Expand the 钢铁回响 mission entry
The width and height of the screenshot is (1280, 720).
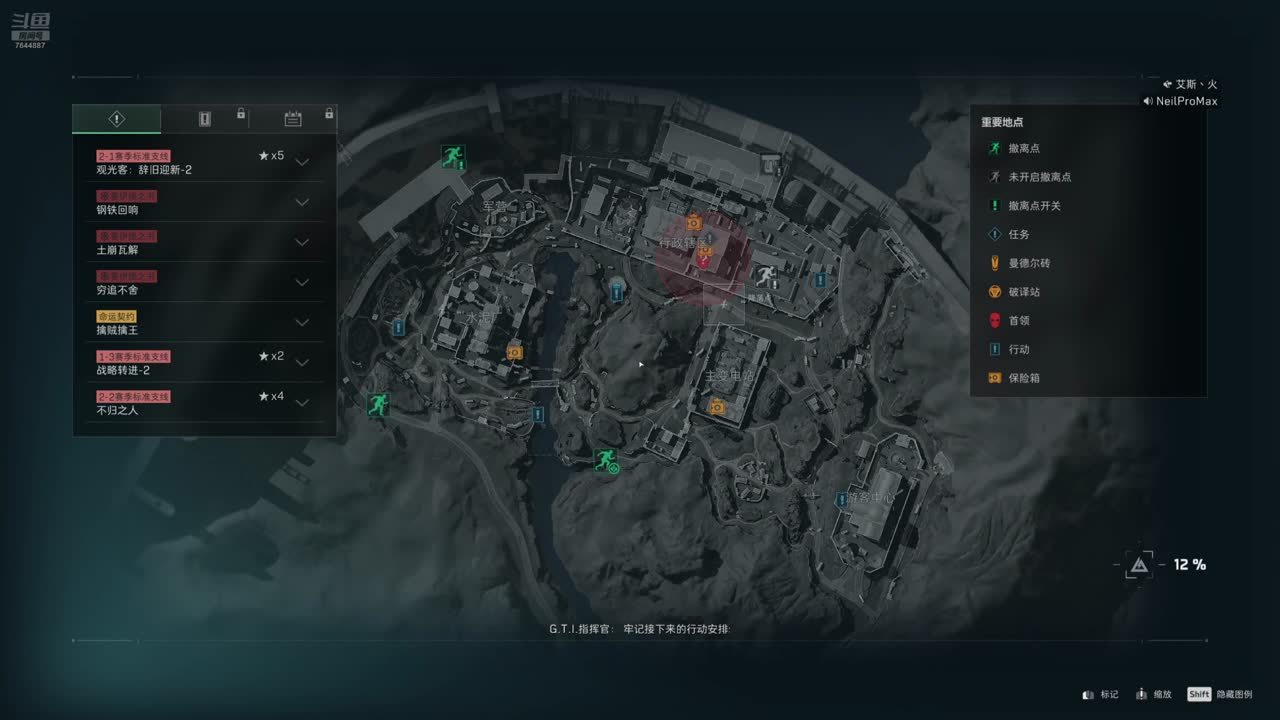pos(302,202)
